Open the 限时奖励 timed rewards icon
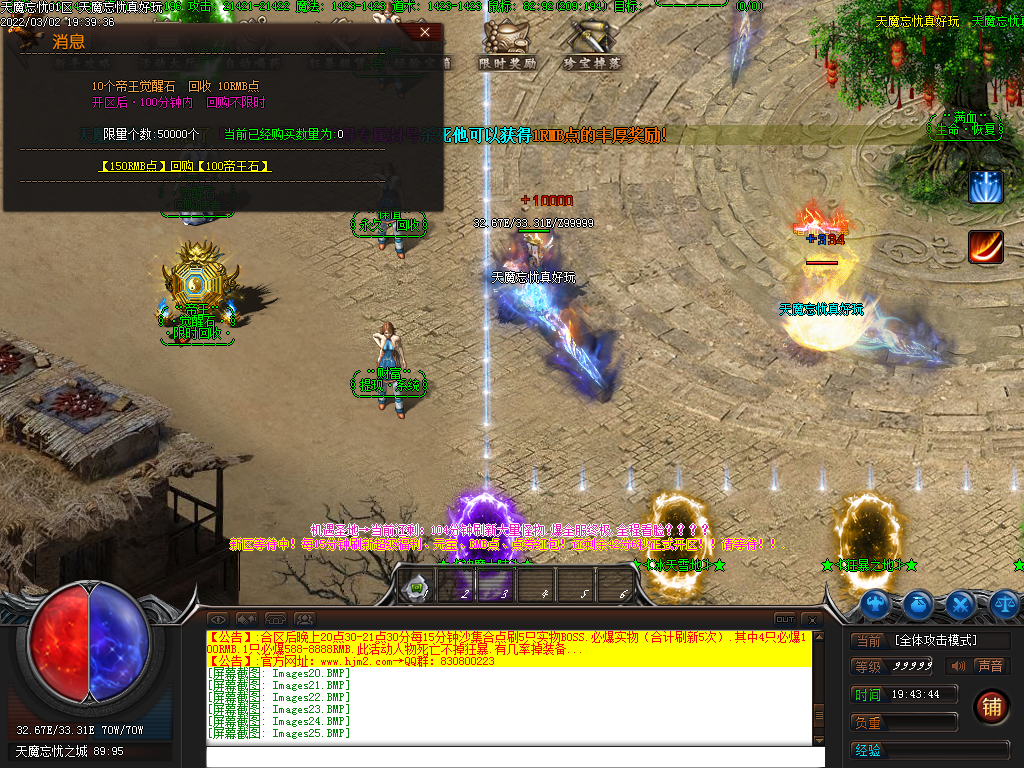Viewport: 1024px width, 768px height. tap(507, 46)
